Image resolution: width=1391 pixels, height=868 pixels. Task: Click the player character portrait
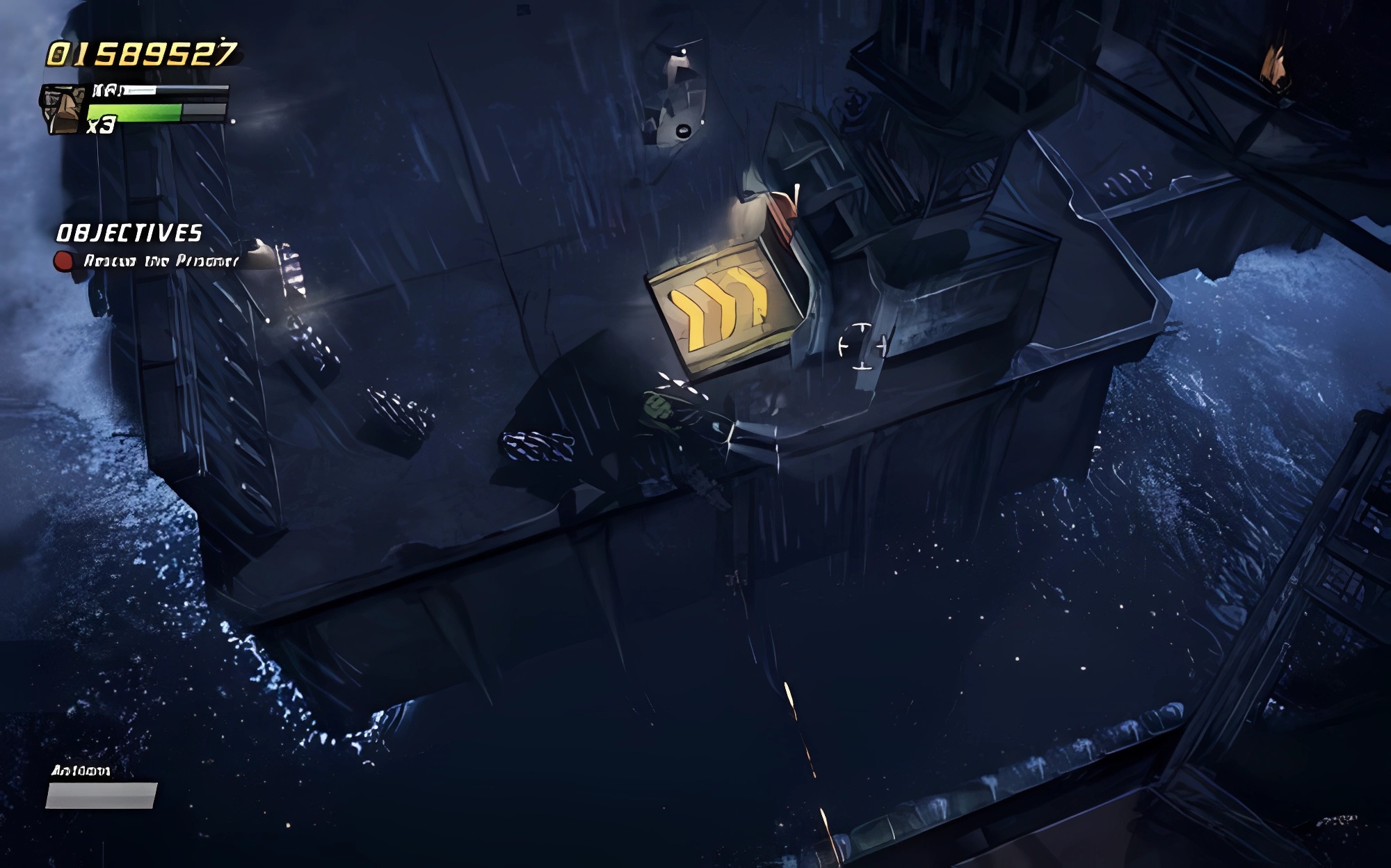[63, 109]
